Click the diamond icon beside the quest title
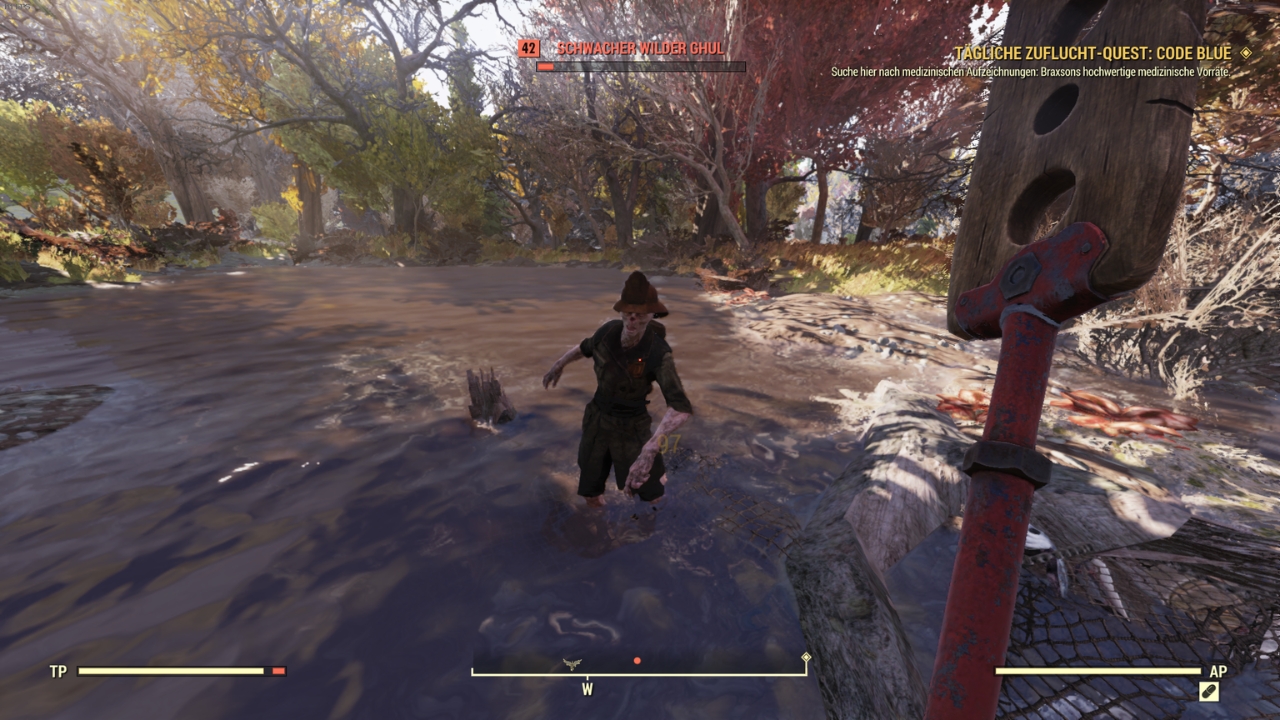 [x=1246, y=53]
